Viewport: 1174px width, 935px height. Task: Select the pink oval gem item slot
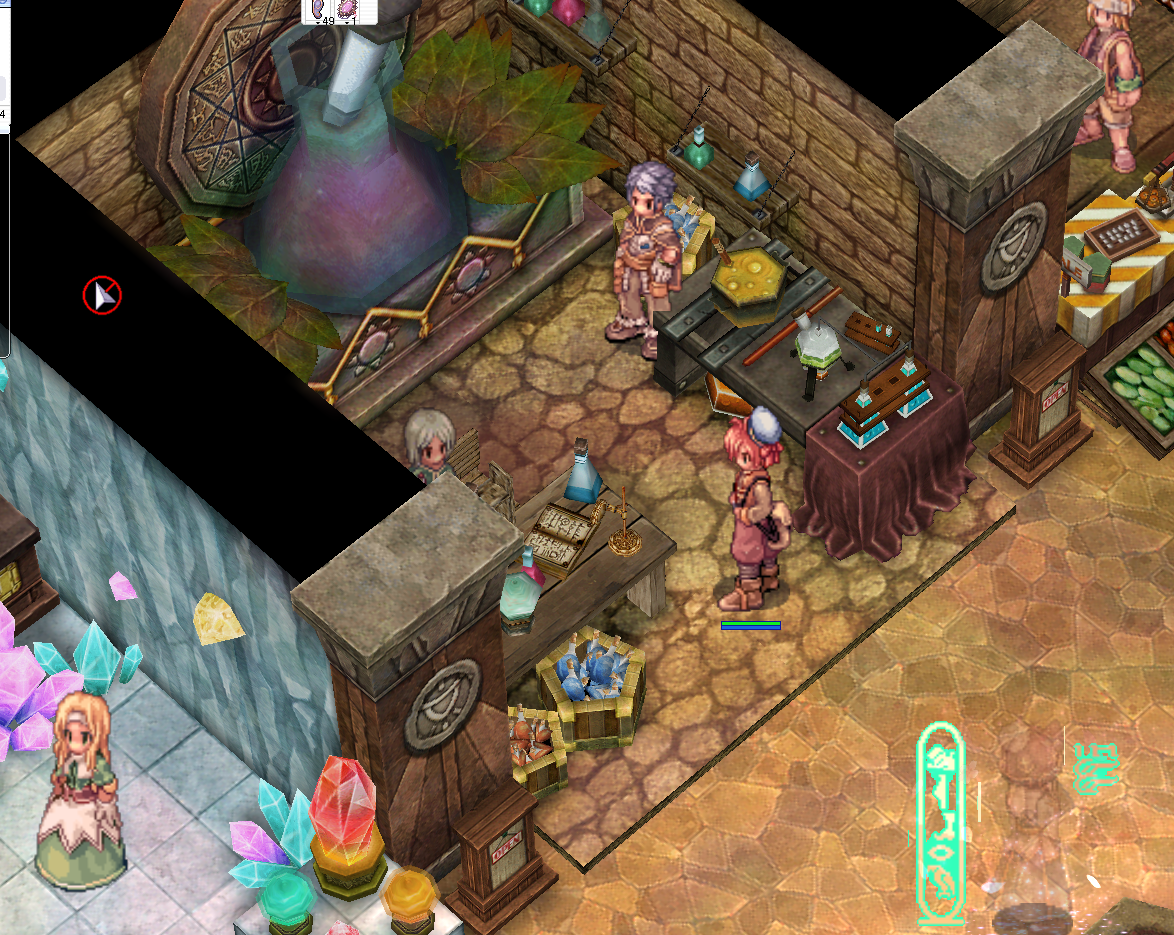pyautogui.click(x=348, y=10)
